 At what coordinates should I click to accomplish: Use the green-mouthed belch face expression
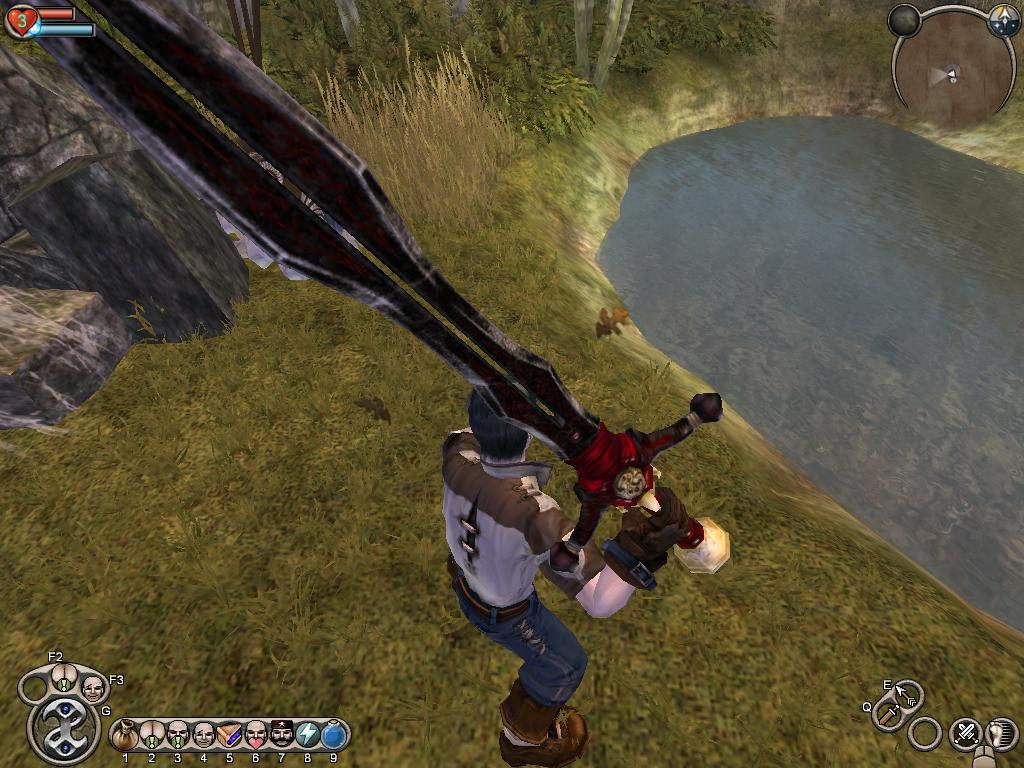pos(177,735)
